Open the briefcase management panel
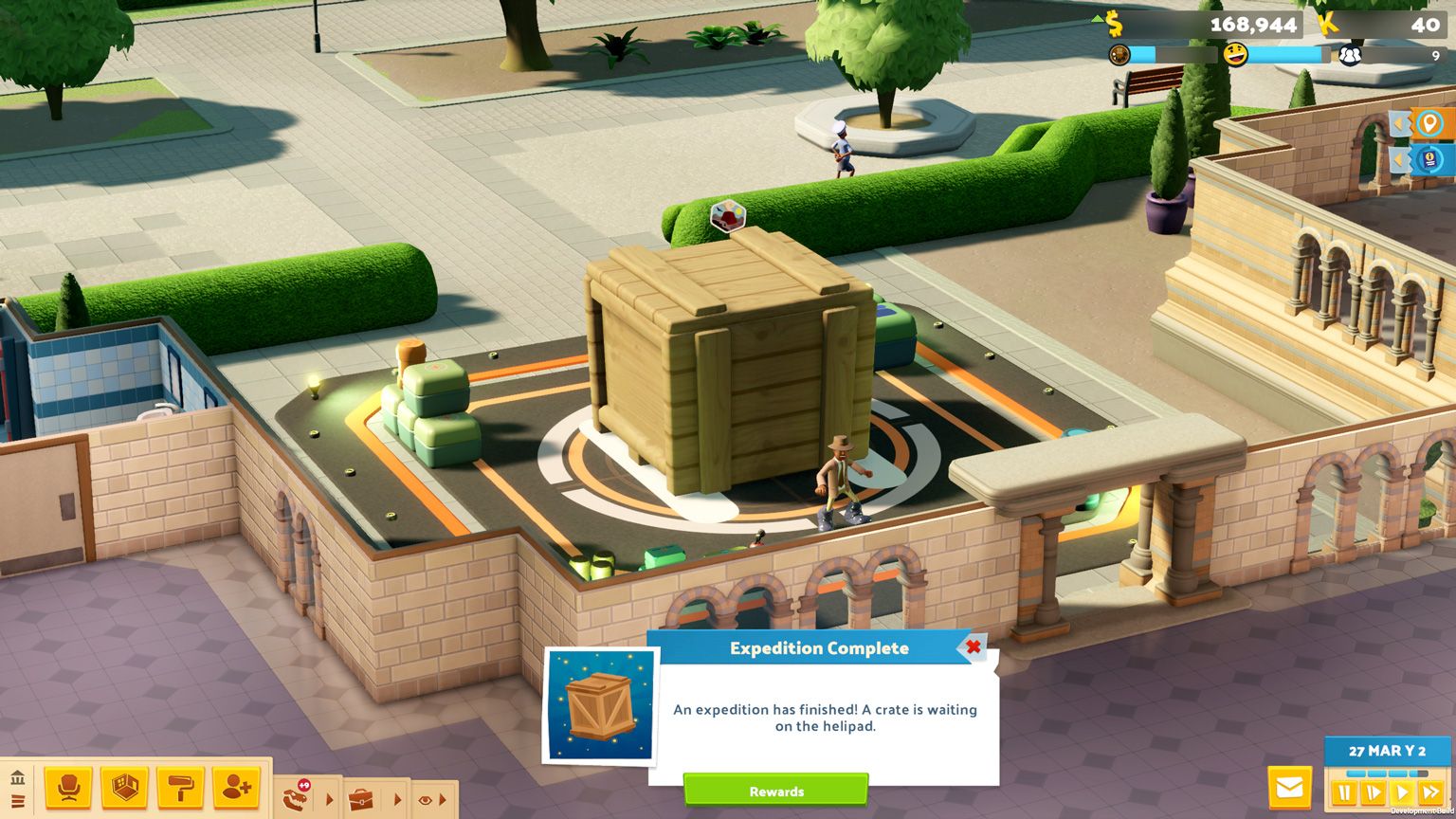 tap(361, 799)
